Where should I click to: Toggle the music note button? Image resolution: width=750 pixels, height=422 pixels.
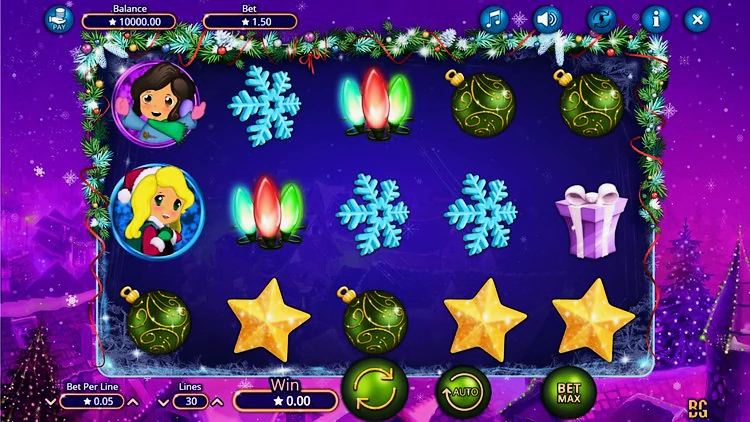[494, 19]
